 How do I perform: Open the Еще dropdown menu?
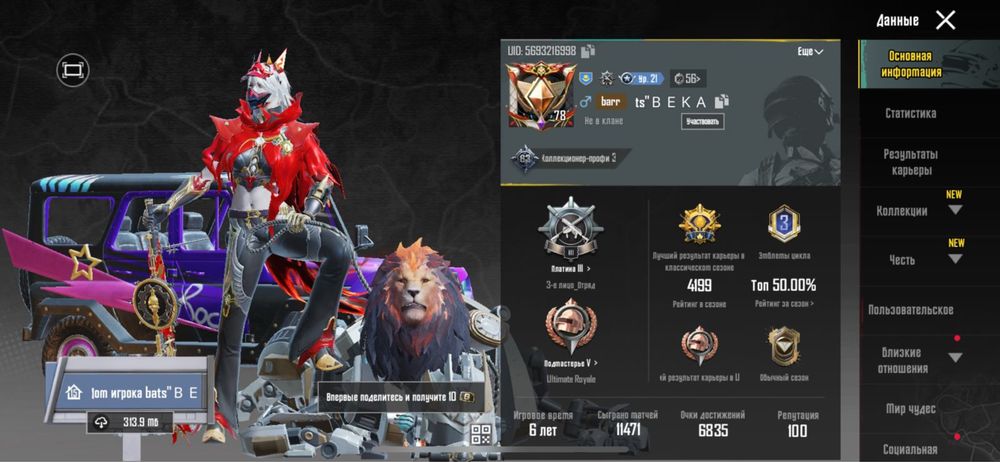coord(810,51)
